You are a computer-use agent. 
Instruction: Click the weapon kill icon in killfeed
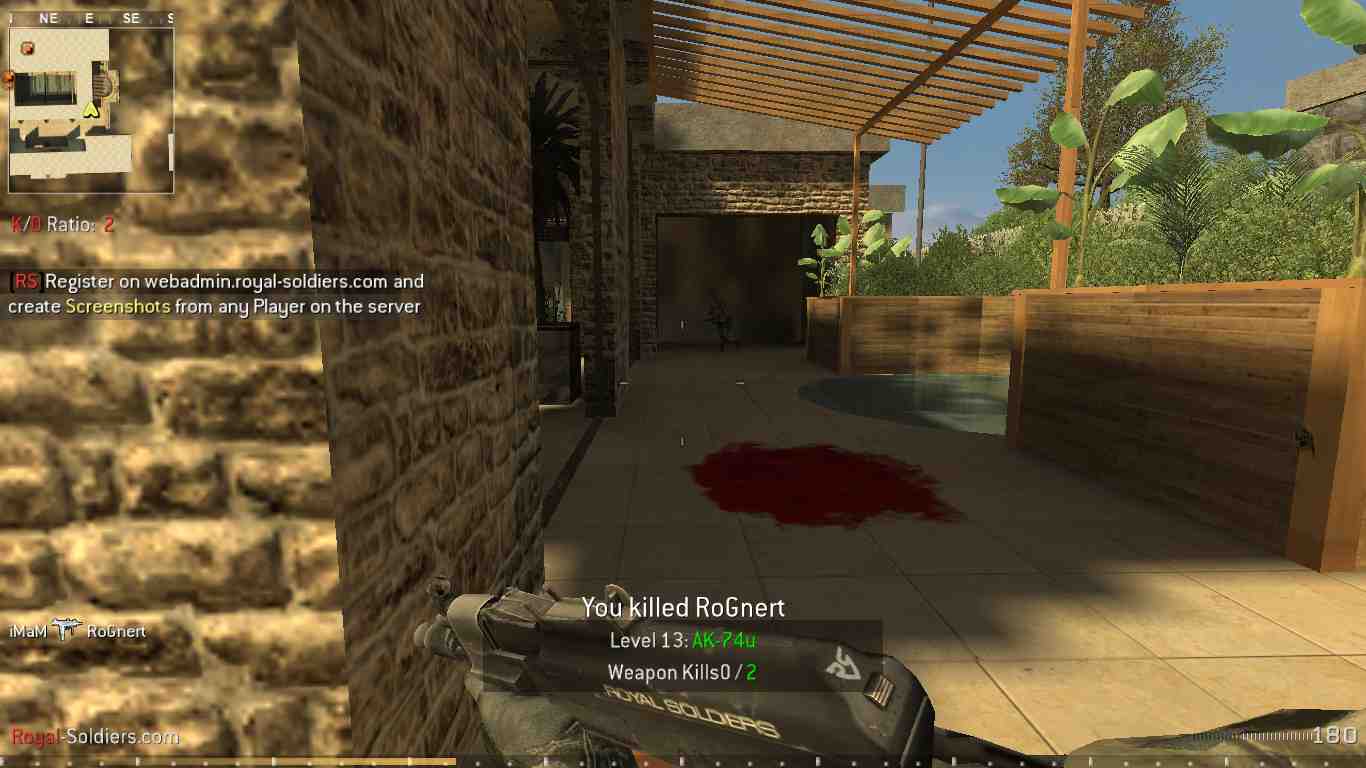click(65, 631)
